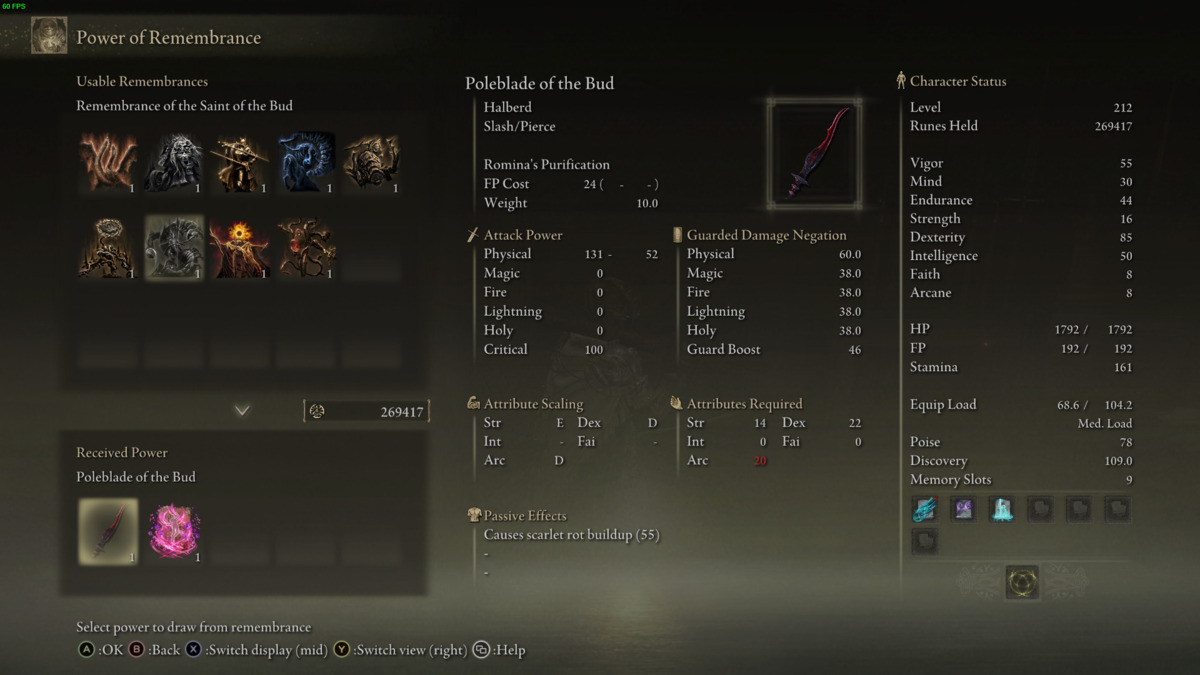Image resolution: width=1200 pixels, height=675 pixels.
Task: Pick the flaming sunflower remembrance
Action: pos(240,247)
